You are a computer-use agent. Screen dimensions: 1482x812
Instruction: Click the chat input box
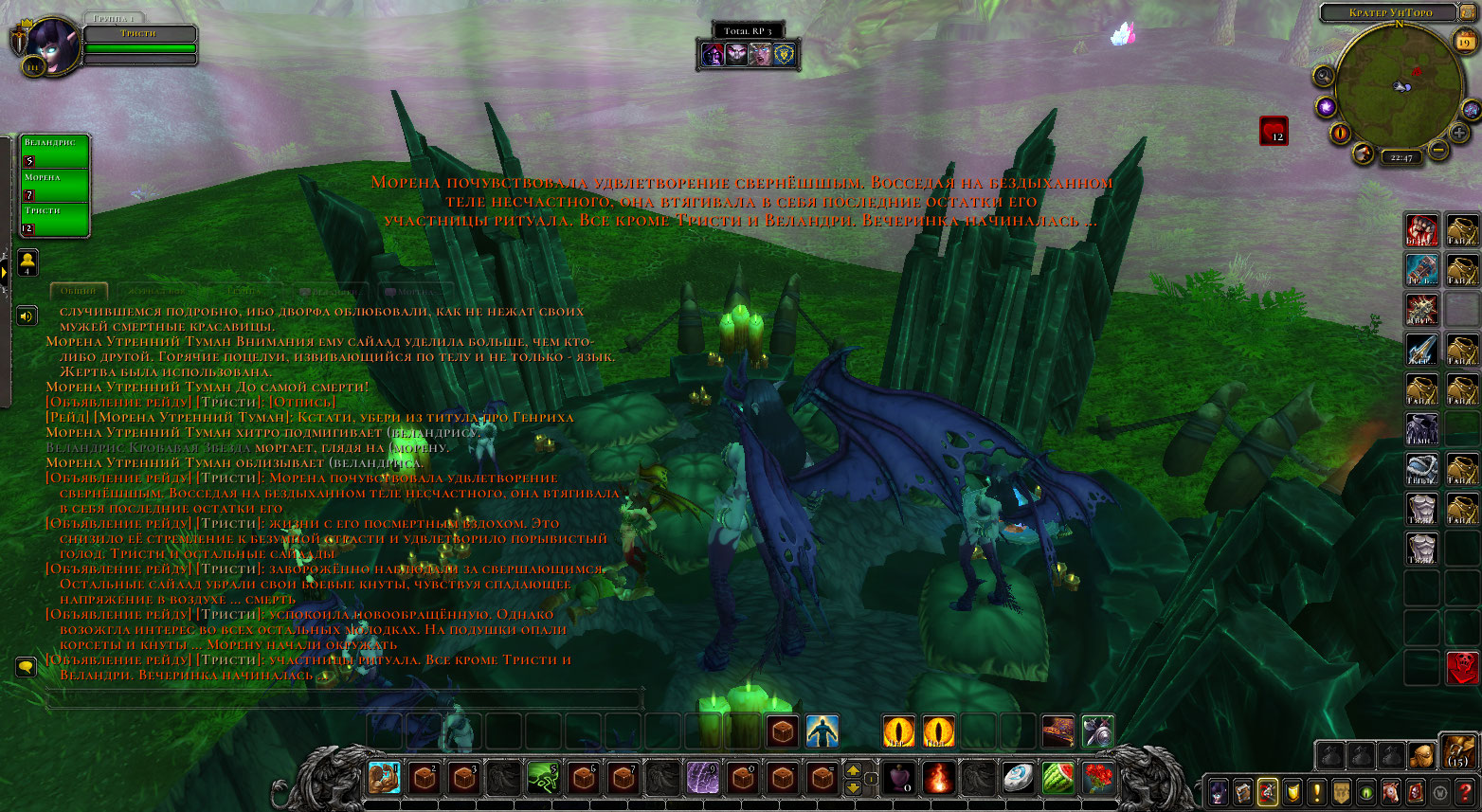343,700
